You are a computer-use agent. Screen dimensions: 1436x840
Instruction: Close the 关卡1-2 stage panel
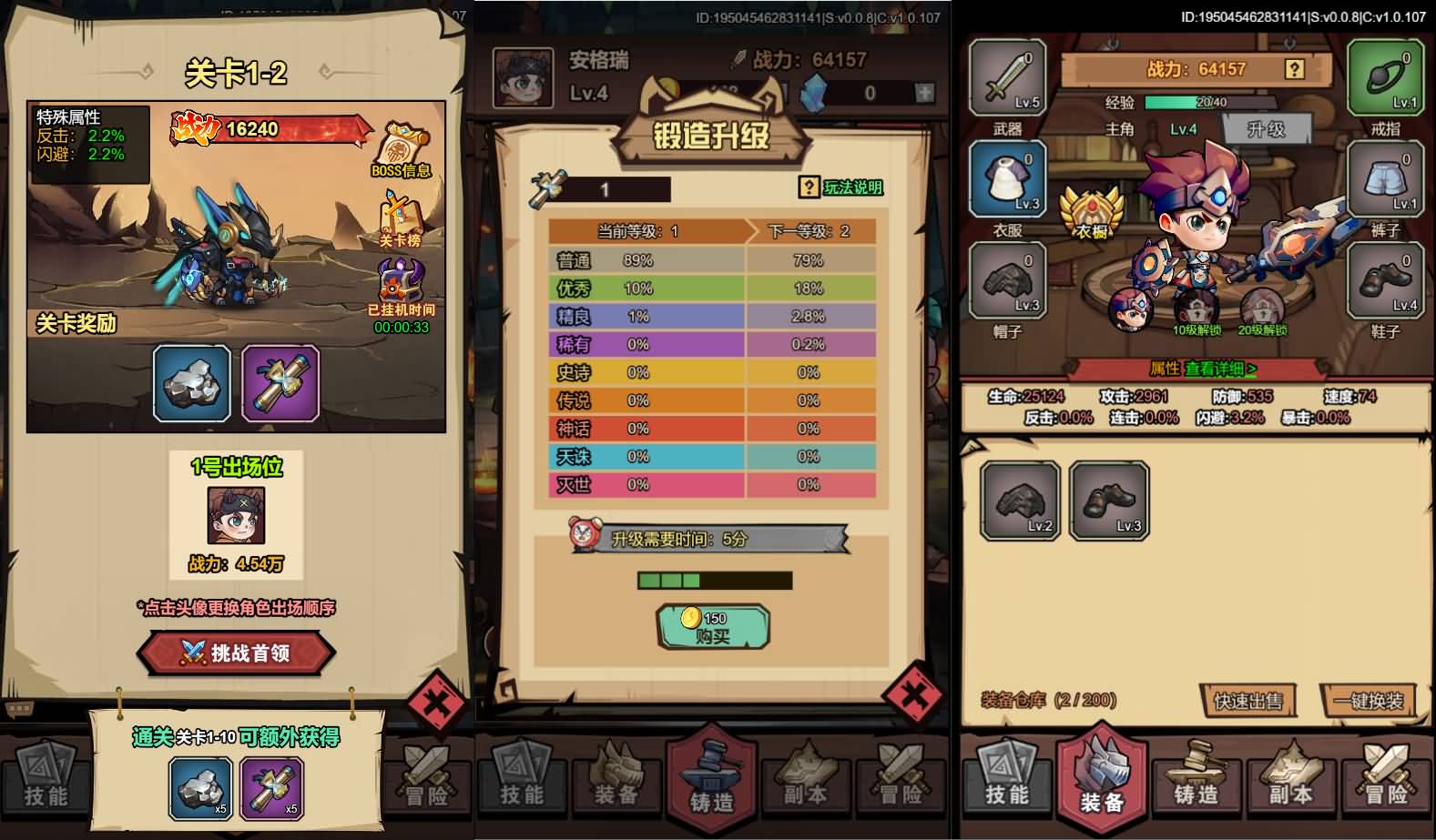coord(437,703)
